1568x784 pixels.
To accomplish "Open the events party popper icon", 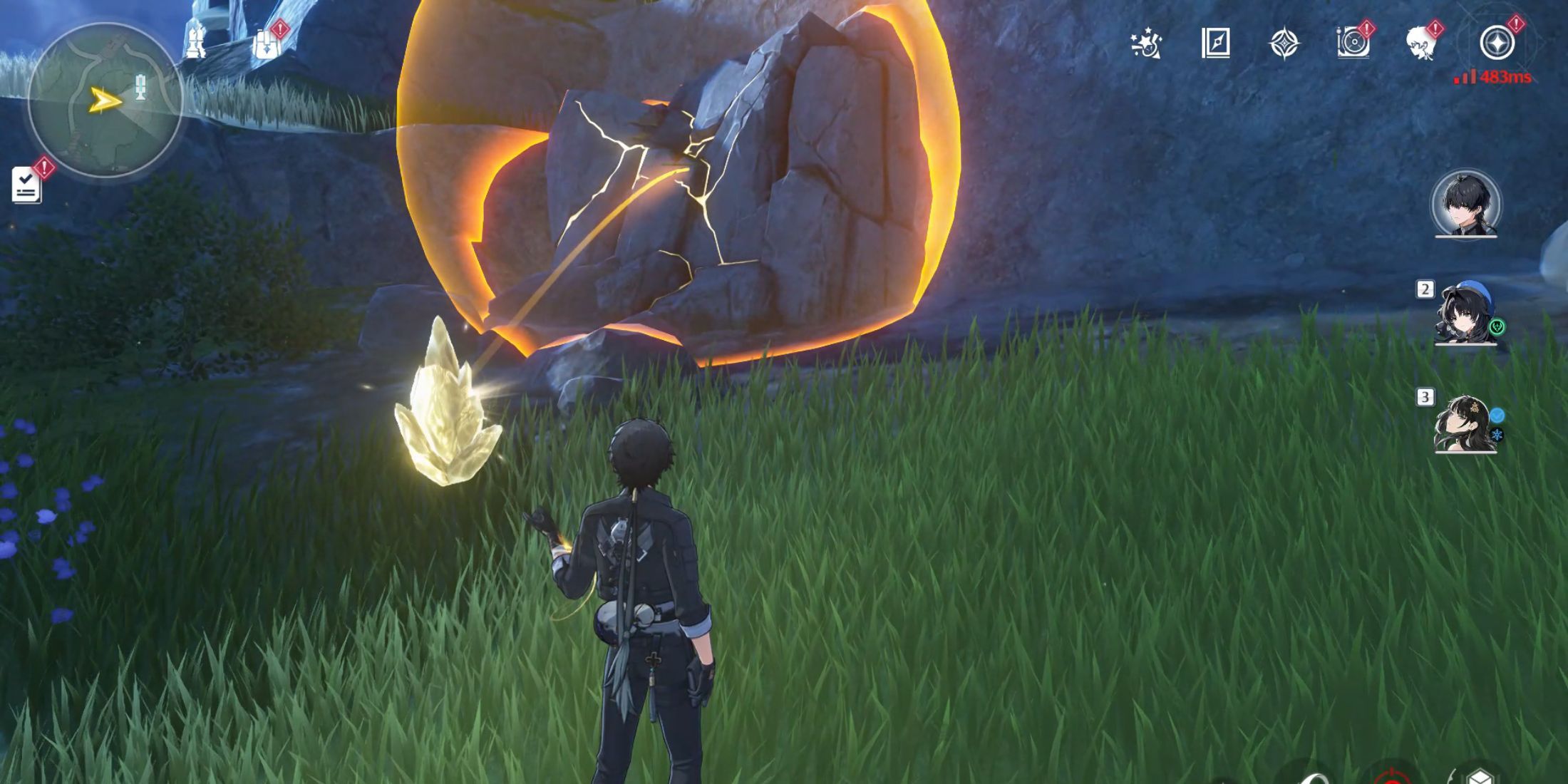I will [1146, 43].
